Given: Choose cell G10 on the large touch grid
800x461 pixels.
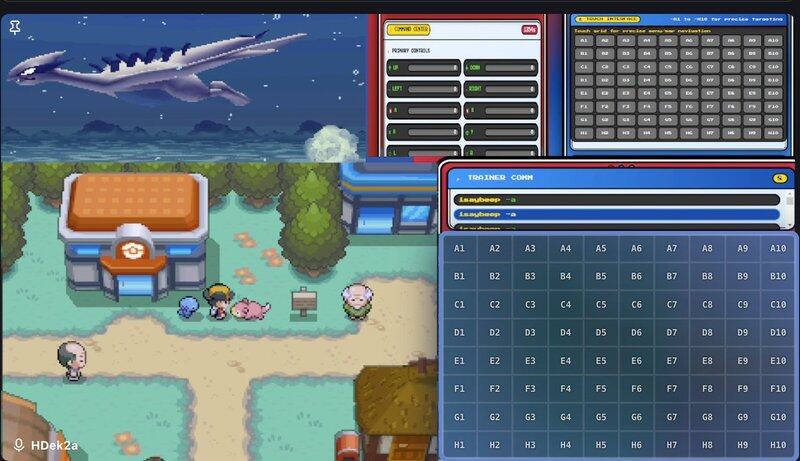Looking at the screenshot, I should point(778,416).
